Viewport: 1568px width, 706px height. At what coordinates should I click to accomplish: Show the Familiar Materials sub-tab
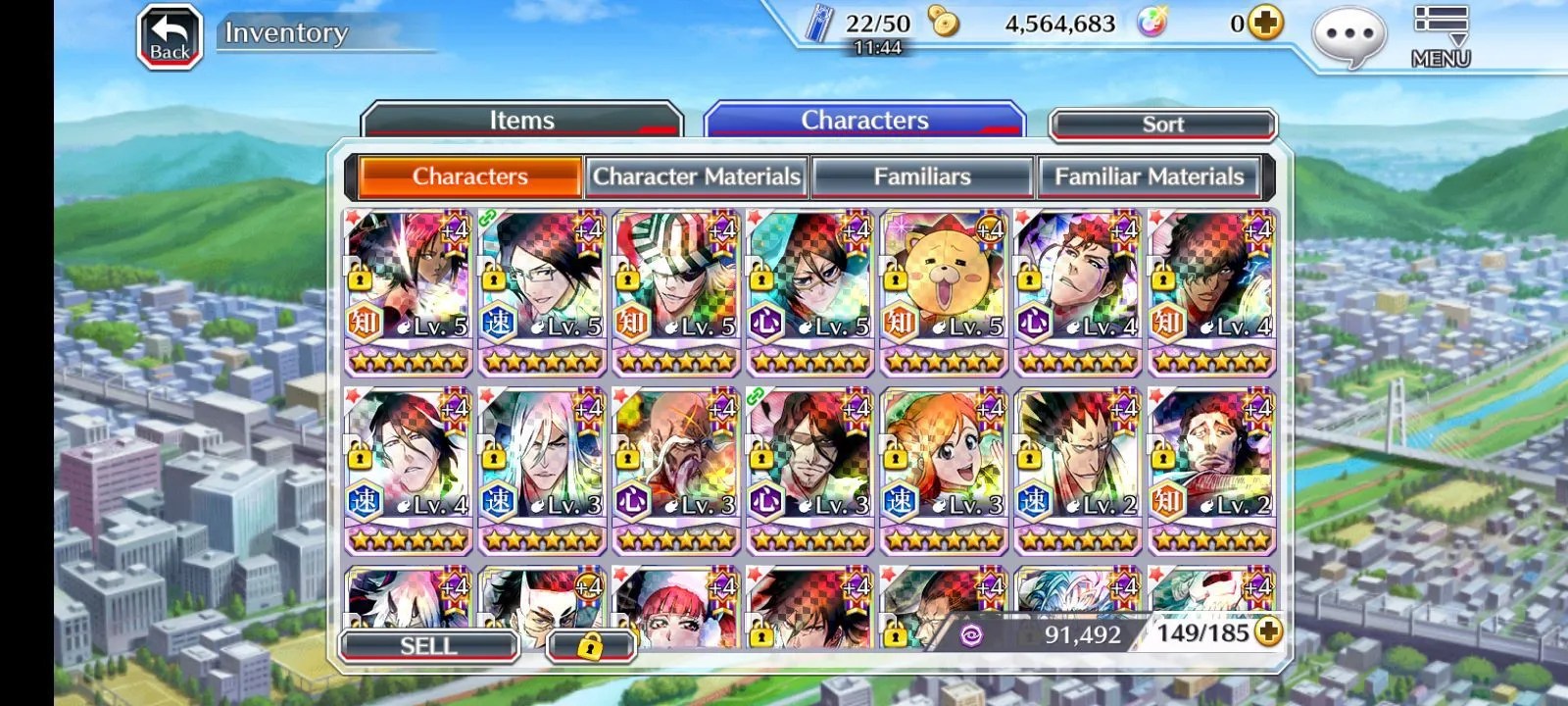pos(1149,176)
